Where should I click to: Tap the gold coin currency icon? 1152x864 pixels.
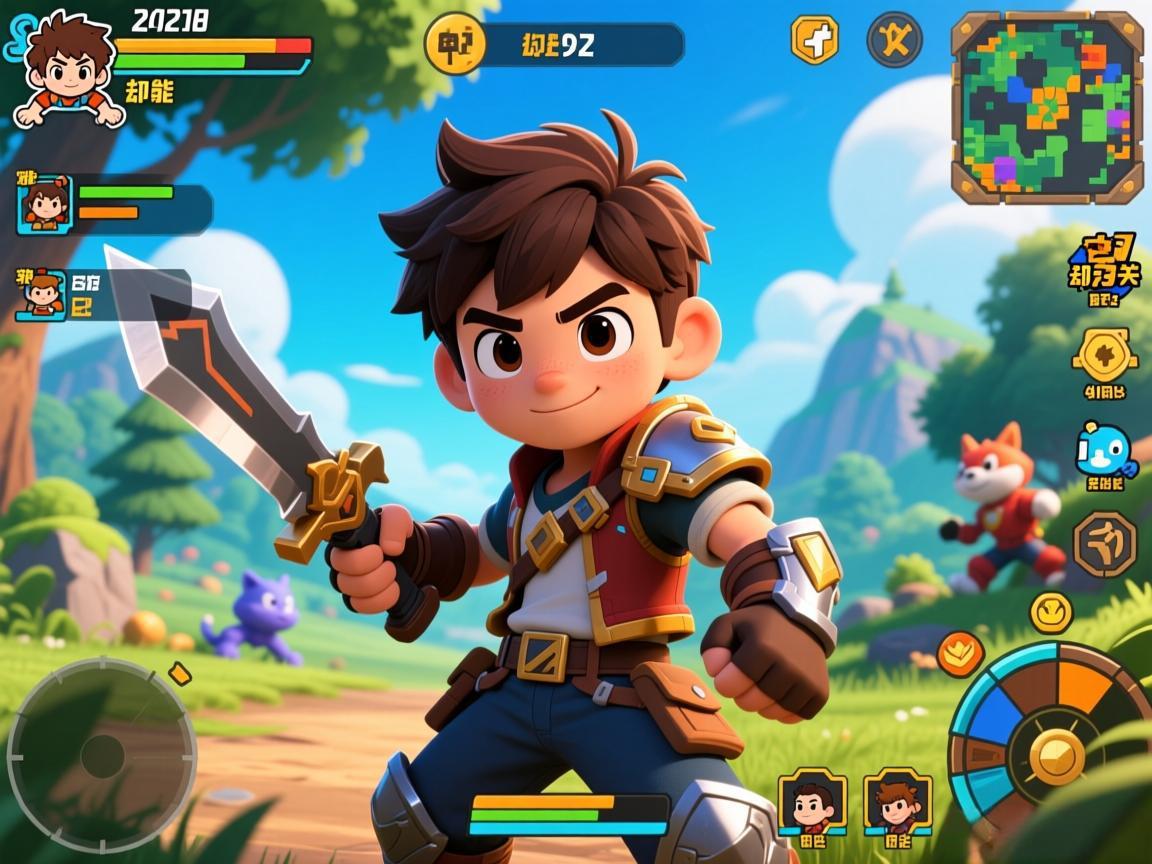coord(455,44)
